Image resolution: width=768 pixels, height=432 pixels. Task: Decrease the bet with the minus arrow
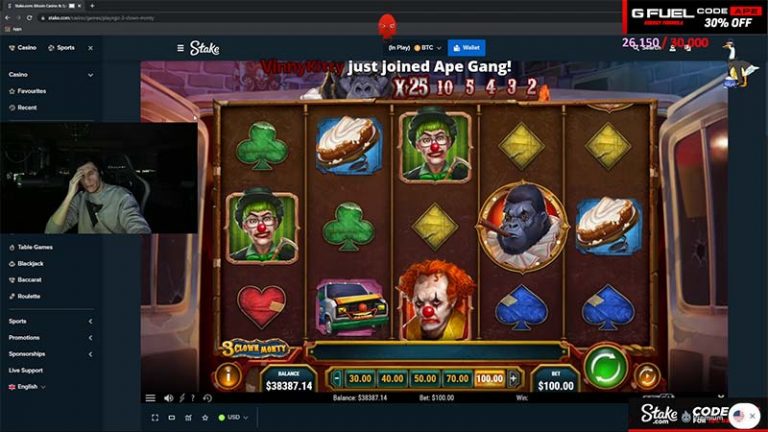click(337, 379)
